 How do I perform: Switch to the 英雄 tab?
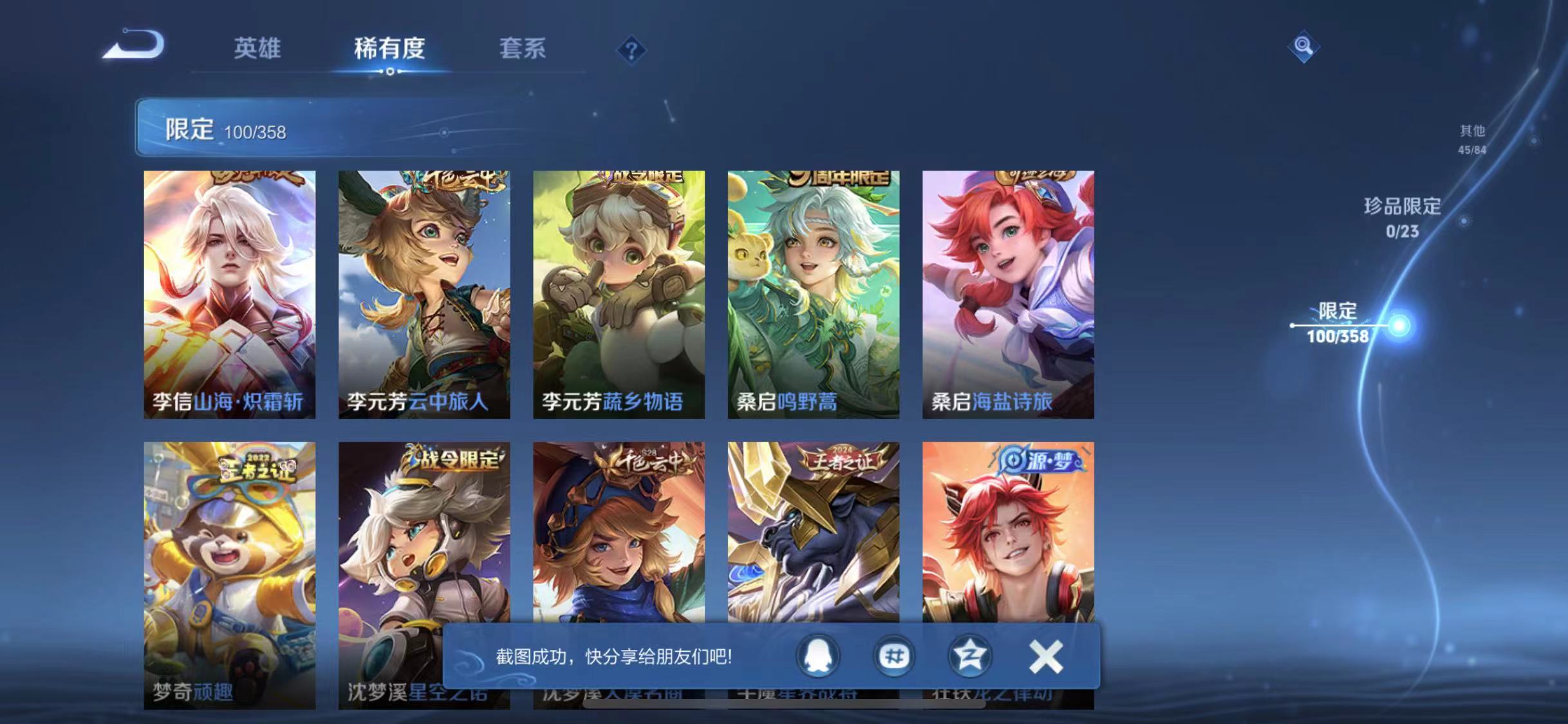pos(259,48)
